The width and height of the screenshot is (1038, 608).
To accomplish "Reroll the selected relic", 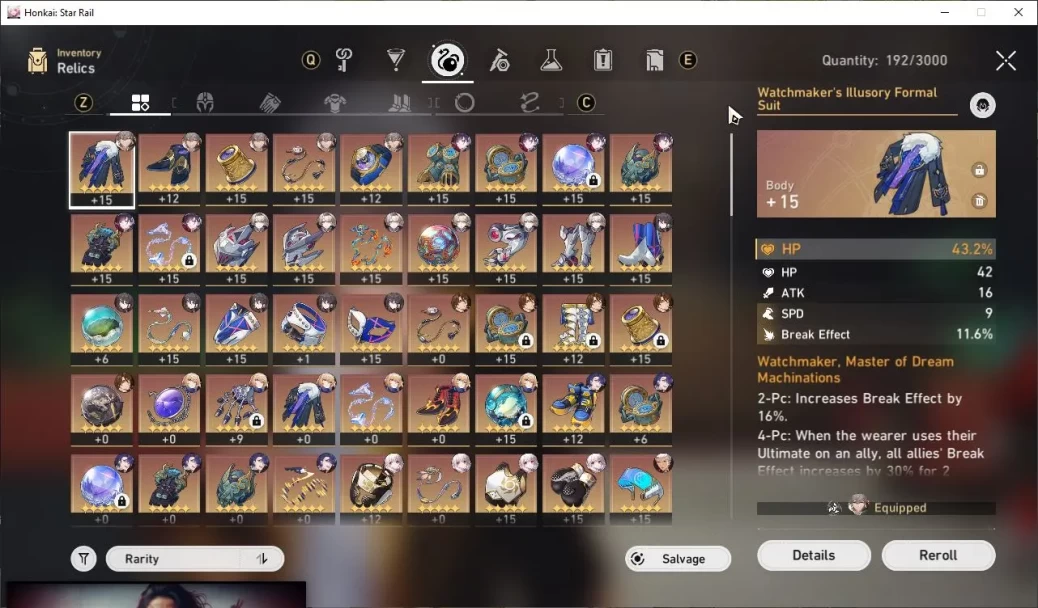I will [938, 556].
